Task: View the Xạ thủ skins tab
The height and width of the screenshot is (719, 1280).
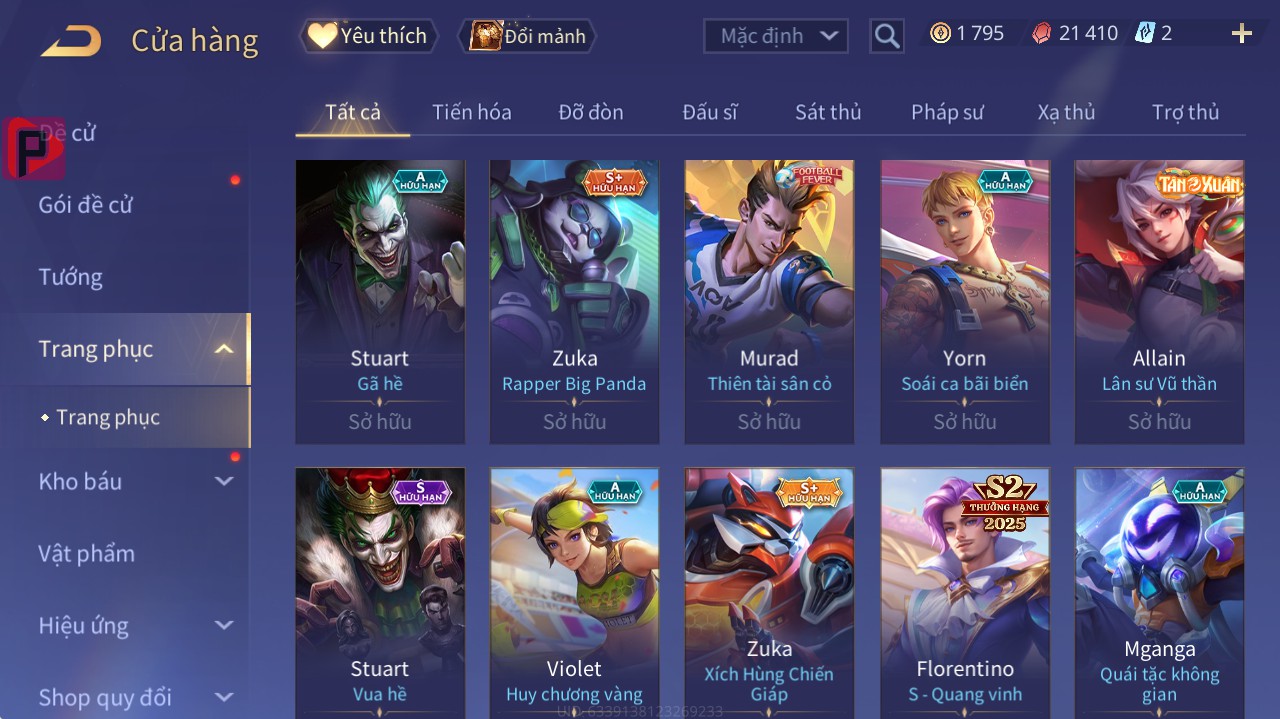Action: coord(1066,112)
